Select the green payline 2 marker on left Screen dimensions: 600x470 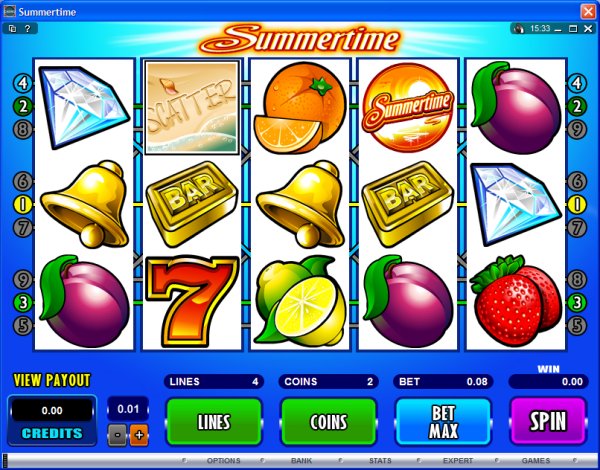[22, 106]
